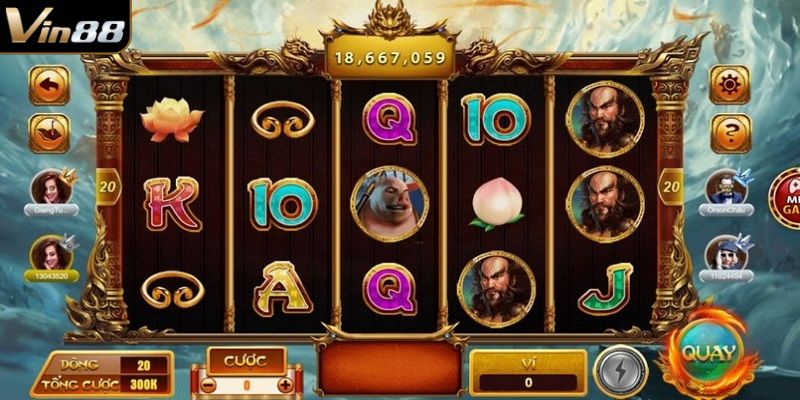
Task: Select the right 20 payline marker
Action: click(670, 185)
